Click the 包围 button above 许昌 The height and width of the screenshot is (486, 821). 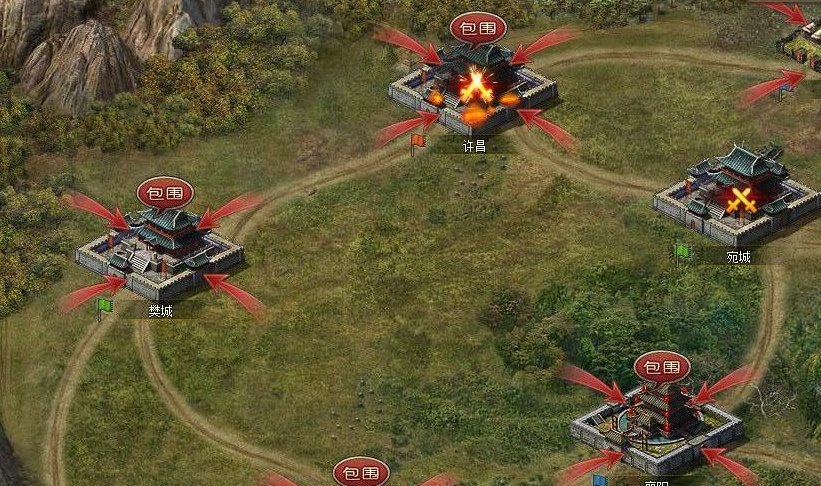tap(478, 27)
